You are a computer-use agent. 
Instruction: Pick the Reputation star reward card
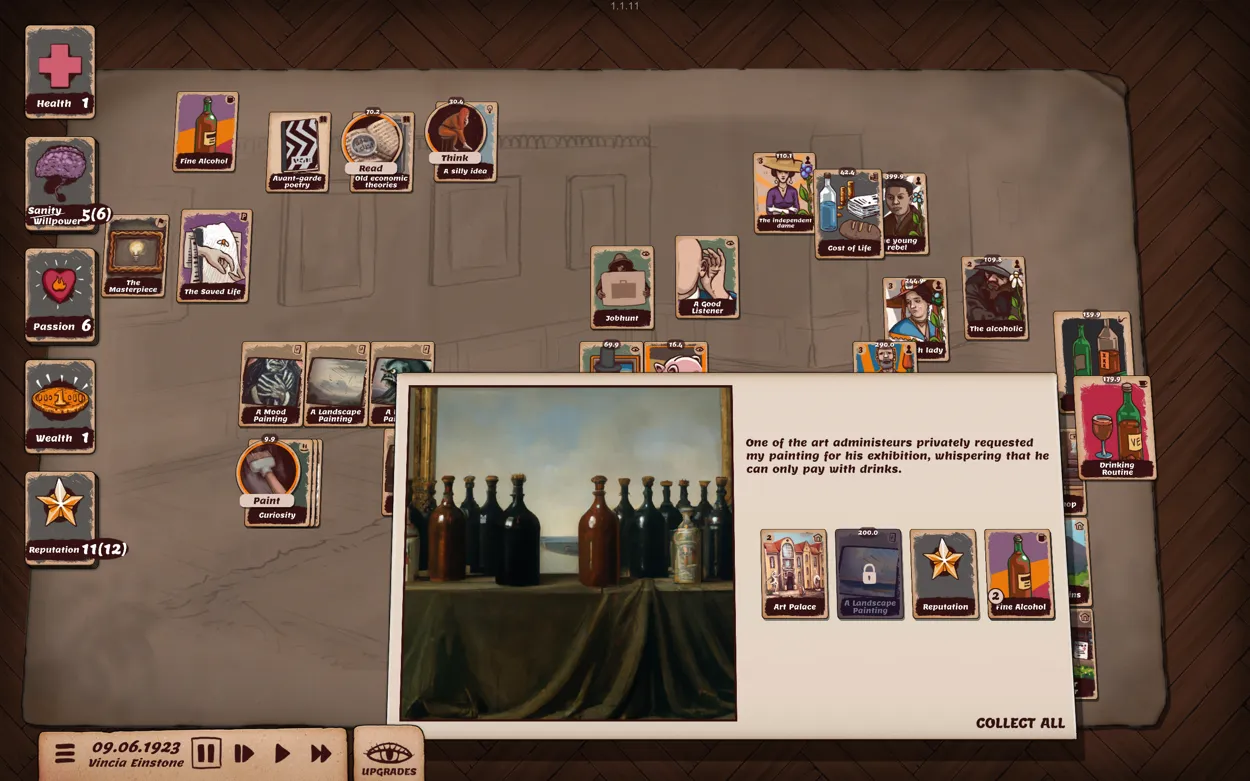point(943,573)
